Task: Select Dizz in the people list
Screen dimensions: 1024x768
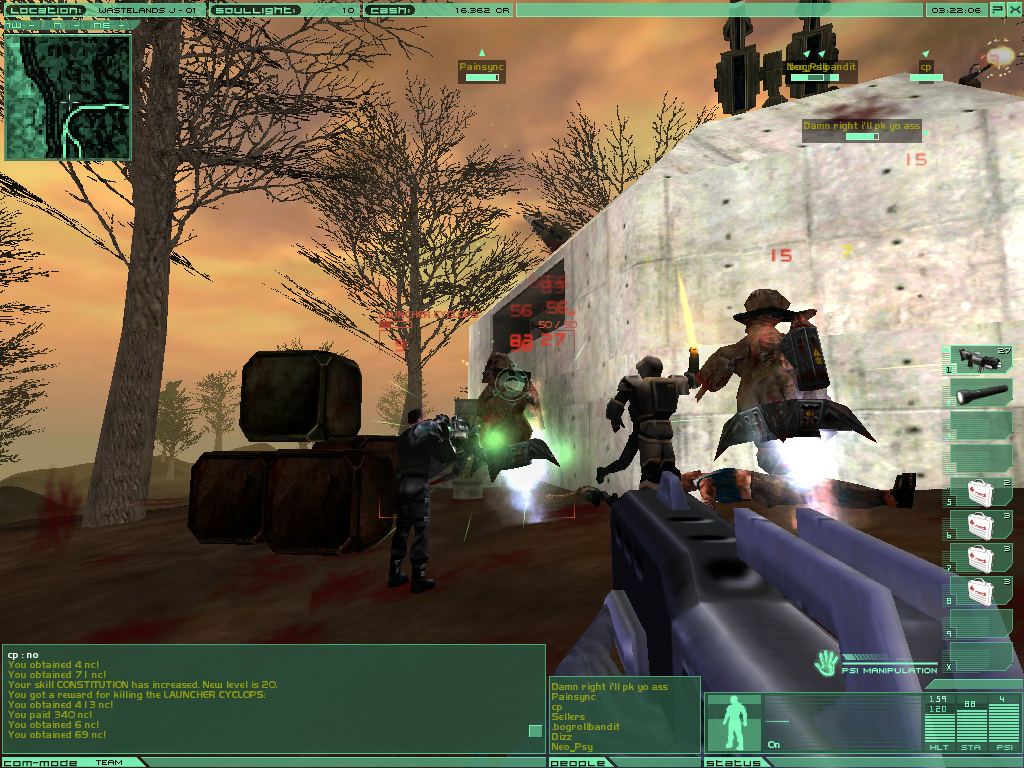Action: (x=561, y=737)
